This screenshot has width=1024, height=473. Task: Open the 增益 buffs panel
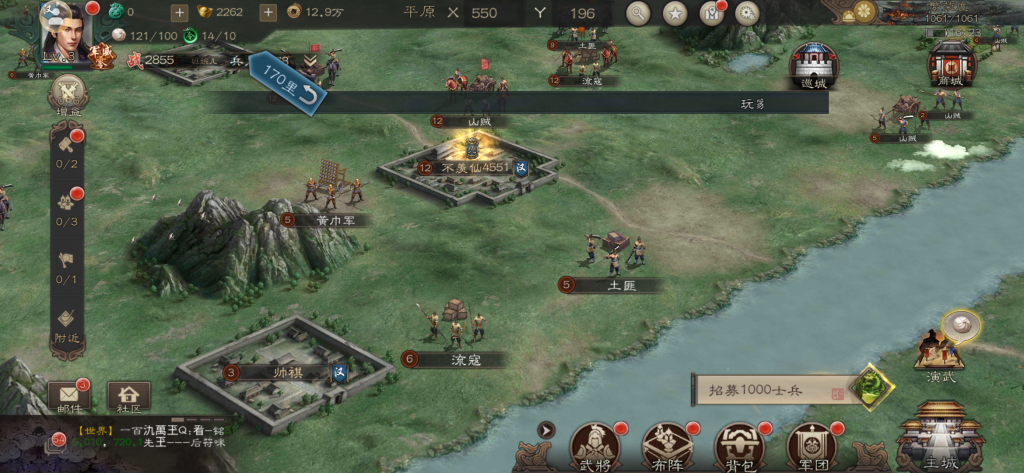[x=68, y=96]
